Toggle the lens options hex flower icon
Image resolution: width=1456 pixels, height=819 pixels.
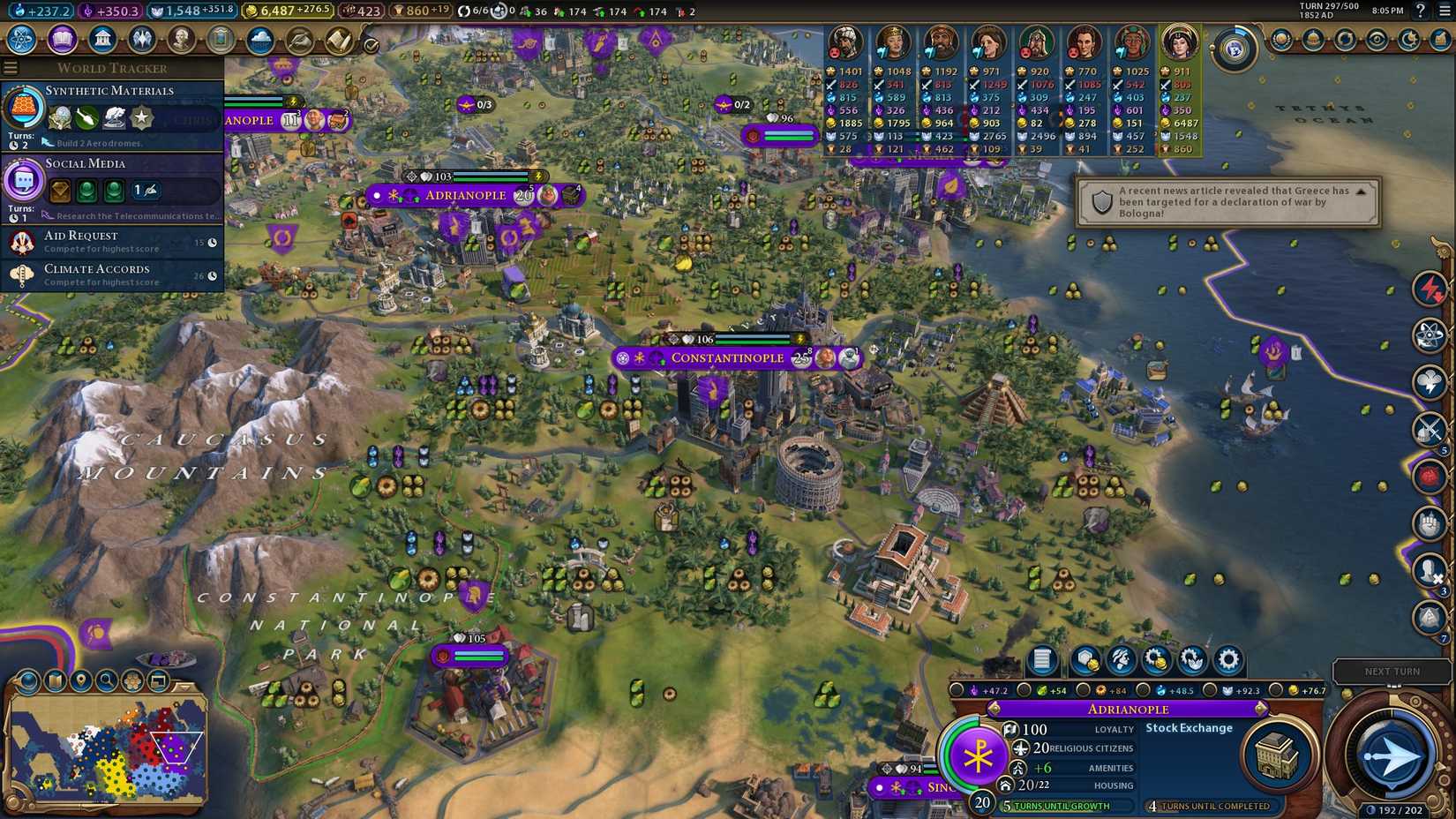[x=132, y=681]
